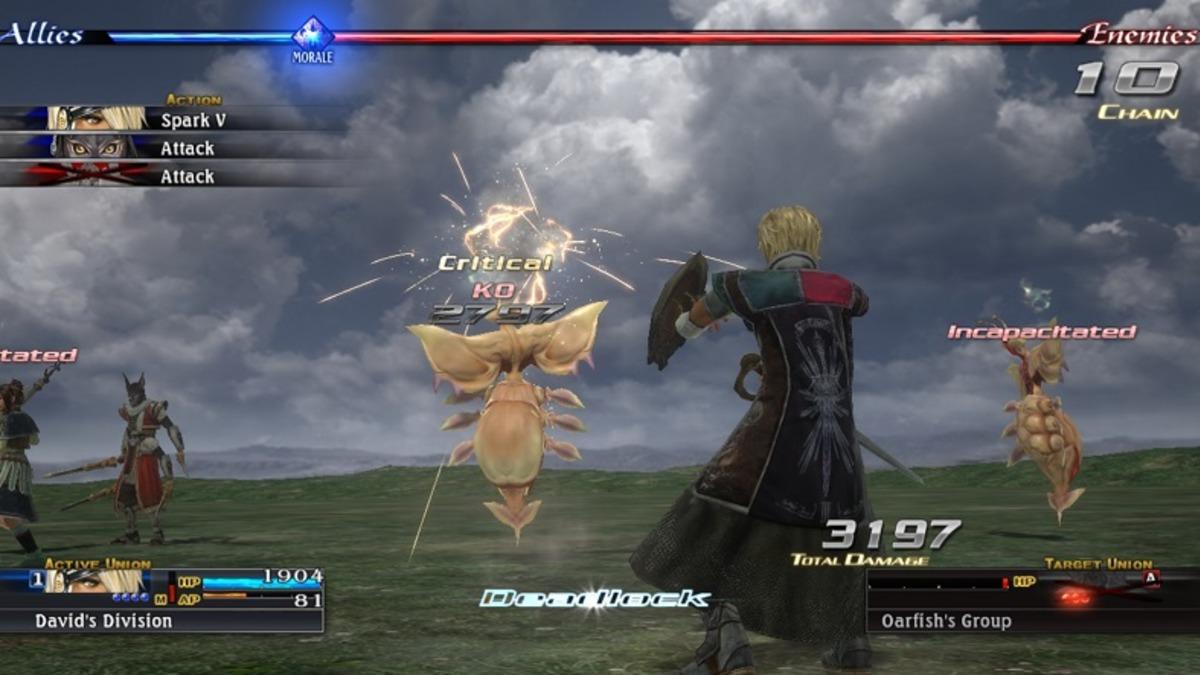Click the David's Division active union panel
This screenshot has width=1200, height=675.
click(x=162, y=600)
